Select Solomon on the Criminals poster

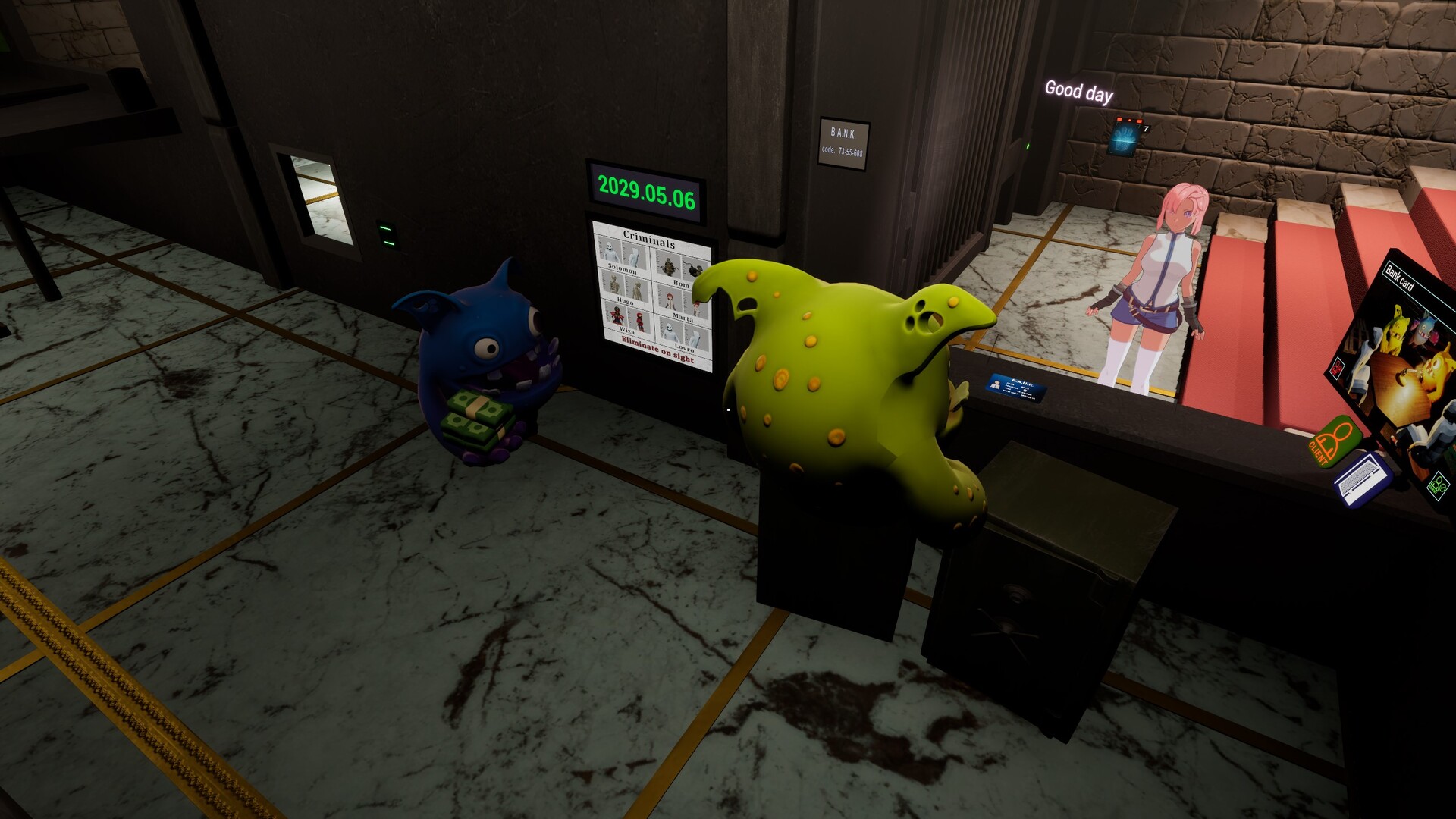pos(609,253)
